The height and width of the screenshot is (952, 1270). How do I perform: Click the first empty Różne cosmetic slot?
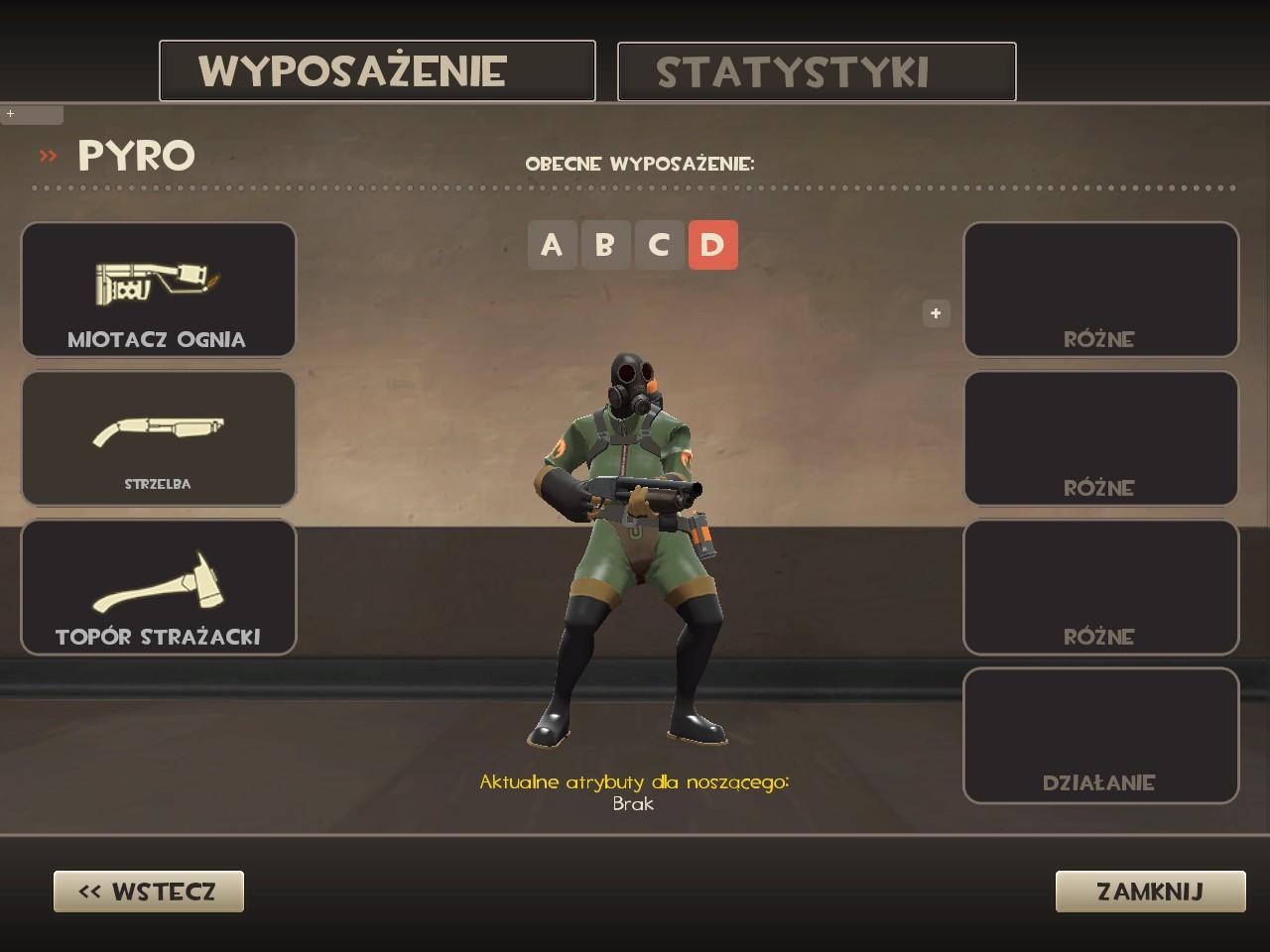point(1100,290)
